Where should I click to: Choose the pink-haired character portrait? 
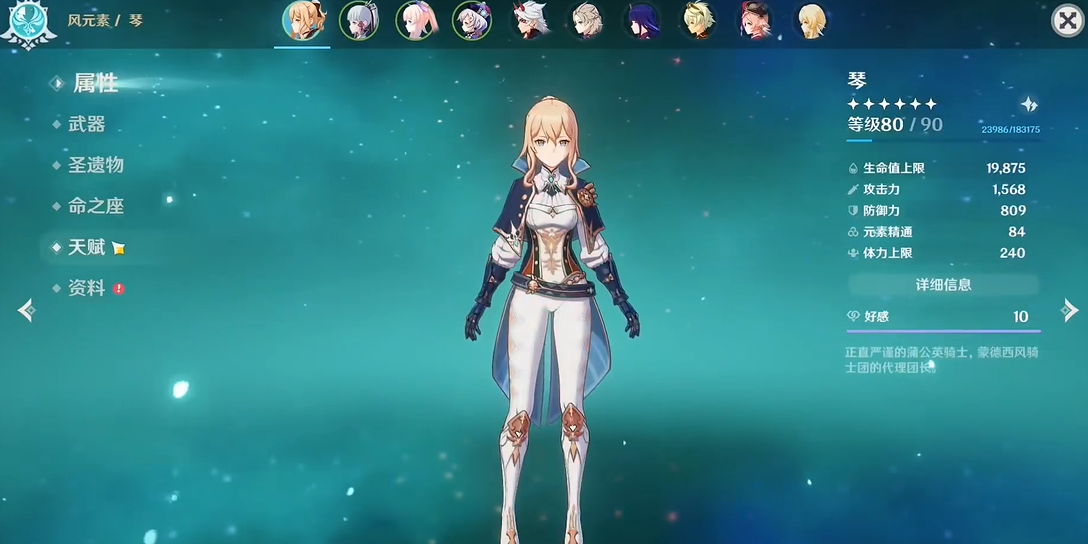click(x=415, y=20)
